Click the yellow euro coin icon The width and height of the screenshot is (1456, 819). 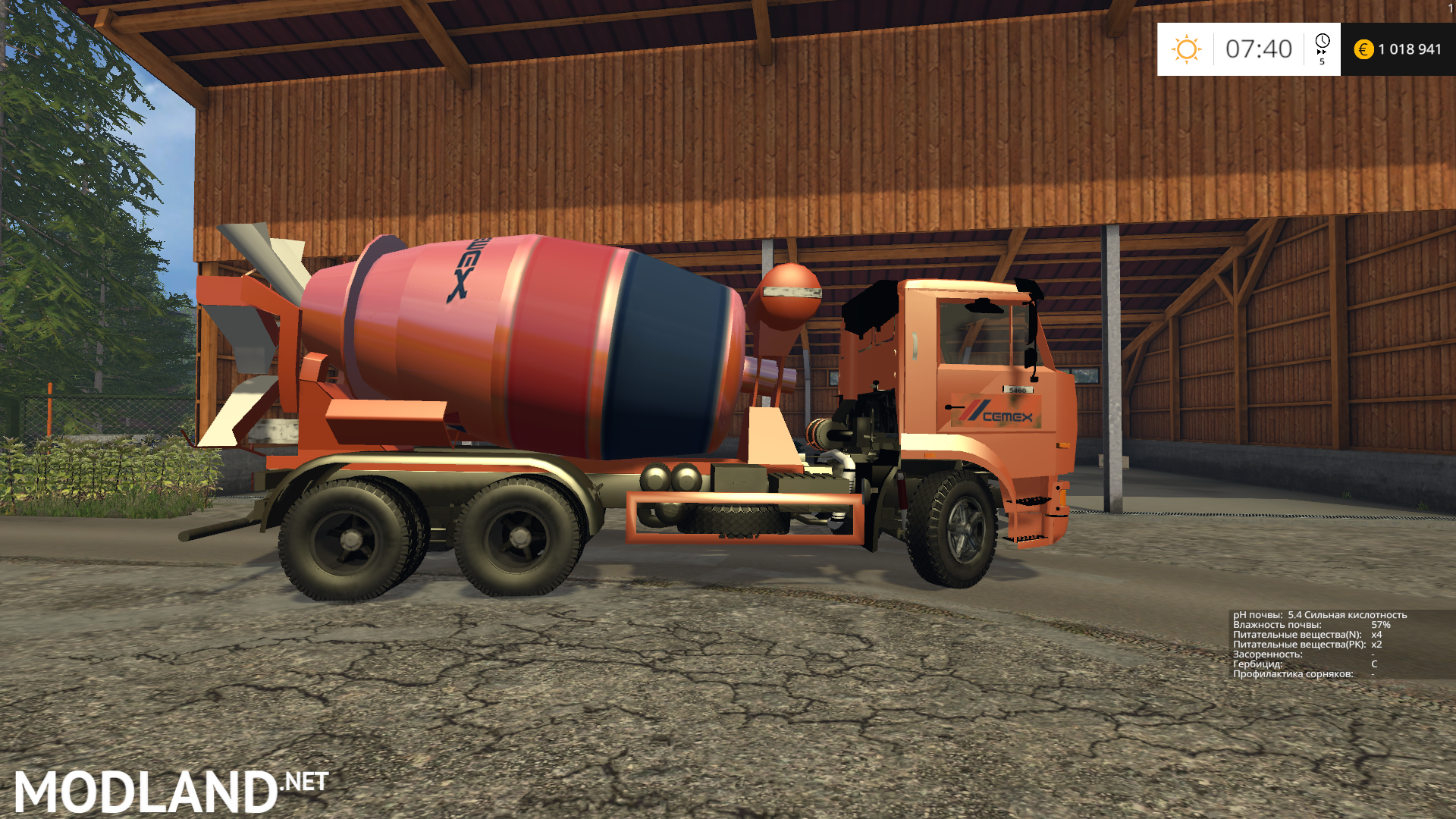(1363, 49)
